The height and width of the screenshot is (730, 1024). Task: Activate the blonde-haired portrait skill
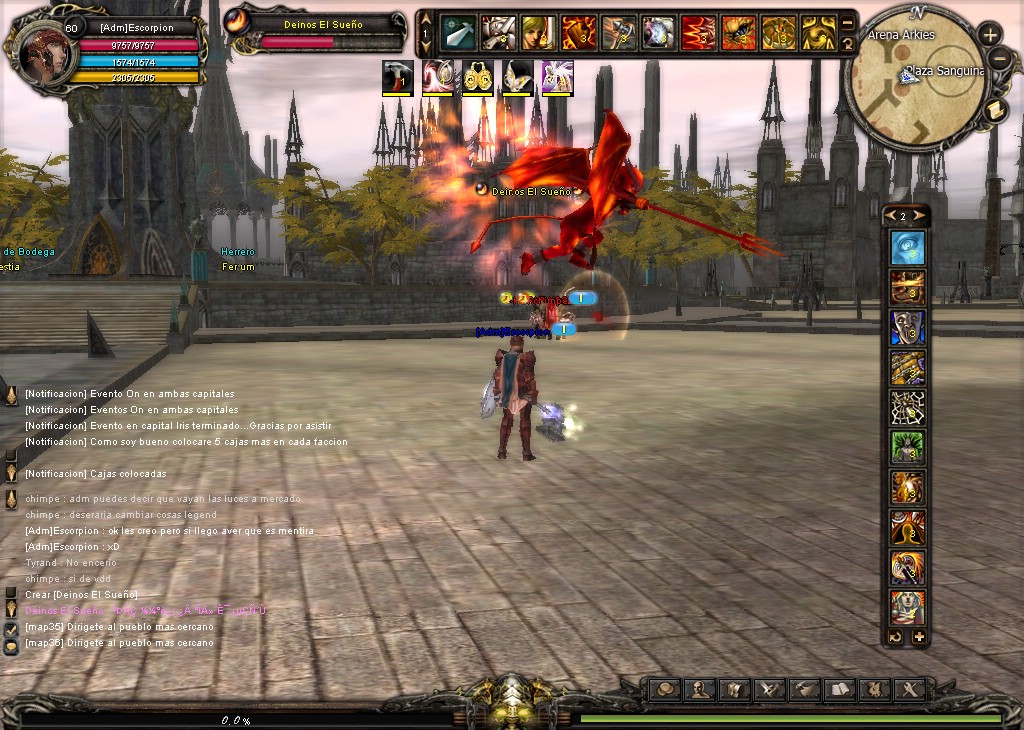click(538, 33)
